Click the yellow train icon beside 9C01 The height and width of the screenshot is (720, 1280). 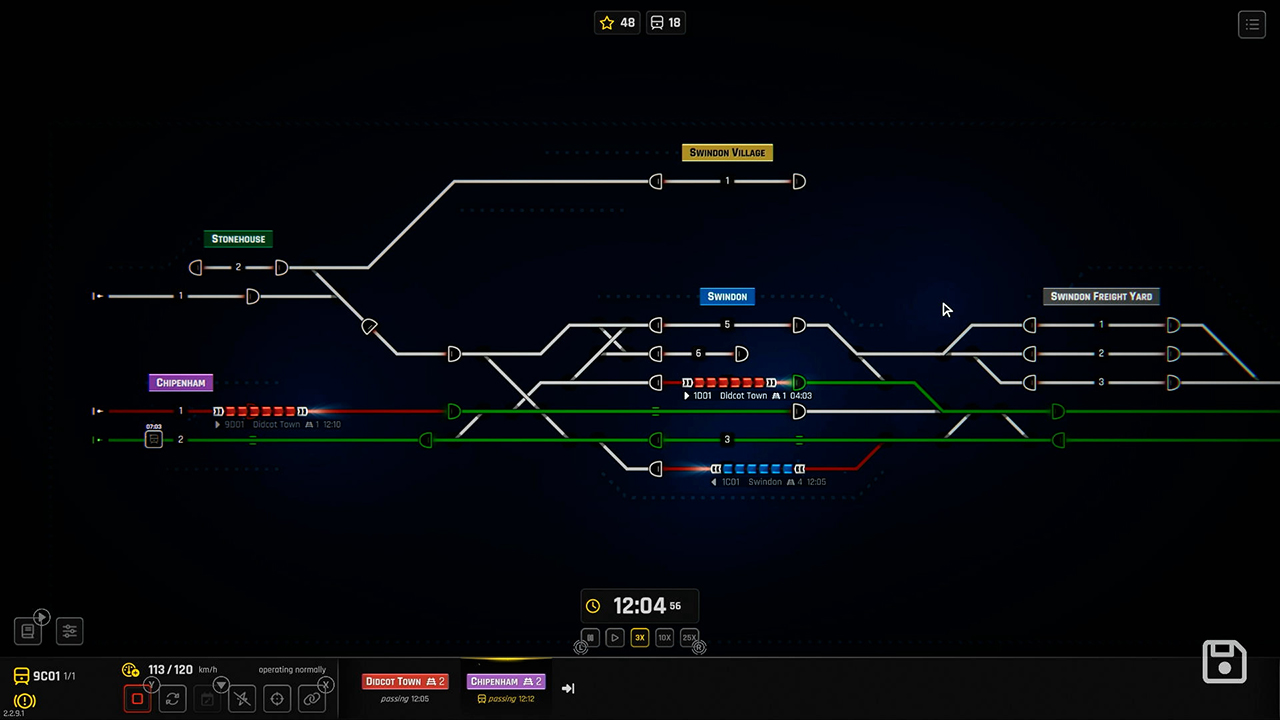(x=21, y=675)
